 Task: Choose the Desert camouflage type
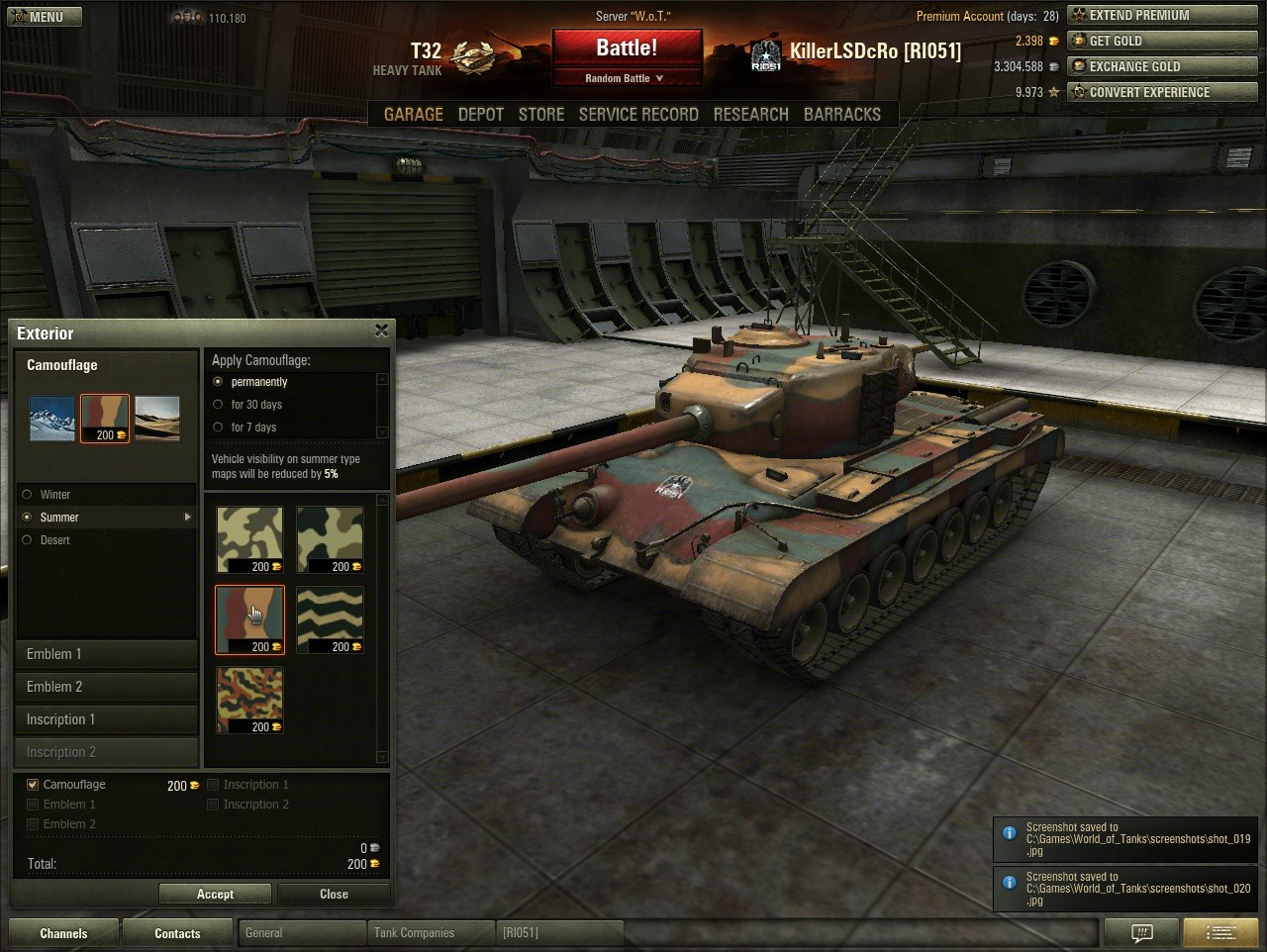(27, 540)
